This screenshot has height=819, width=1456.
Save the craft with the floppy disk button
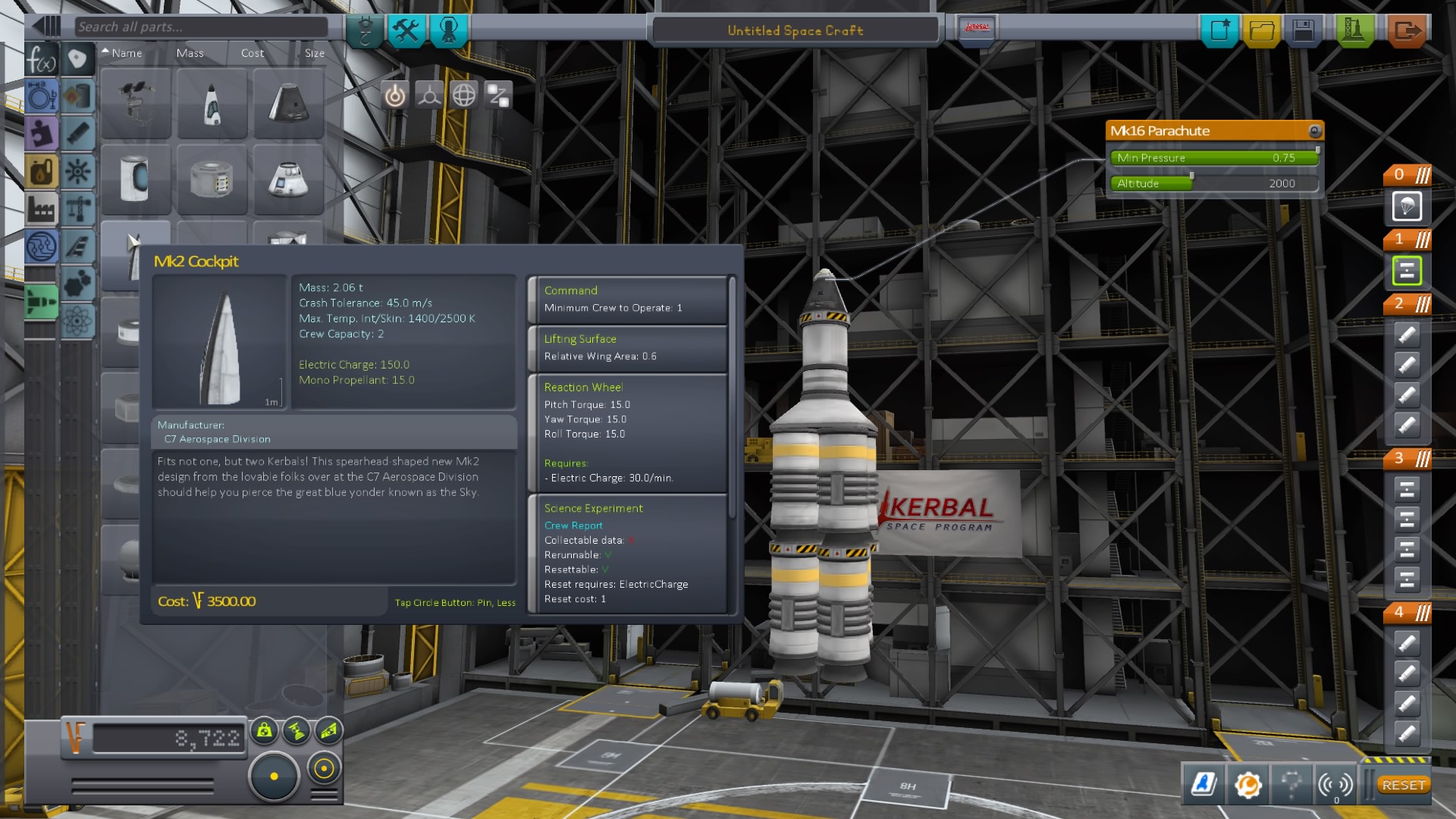click(1304, 31)
